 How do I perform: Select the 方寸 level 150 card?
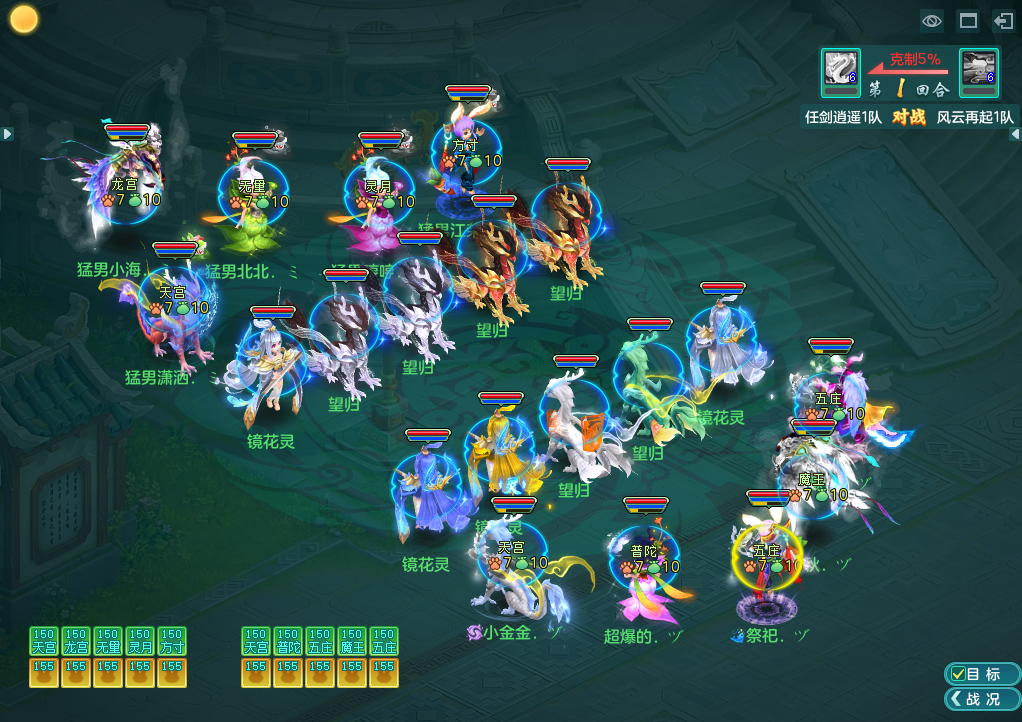click(x=172, y=641)
